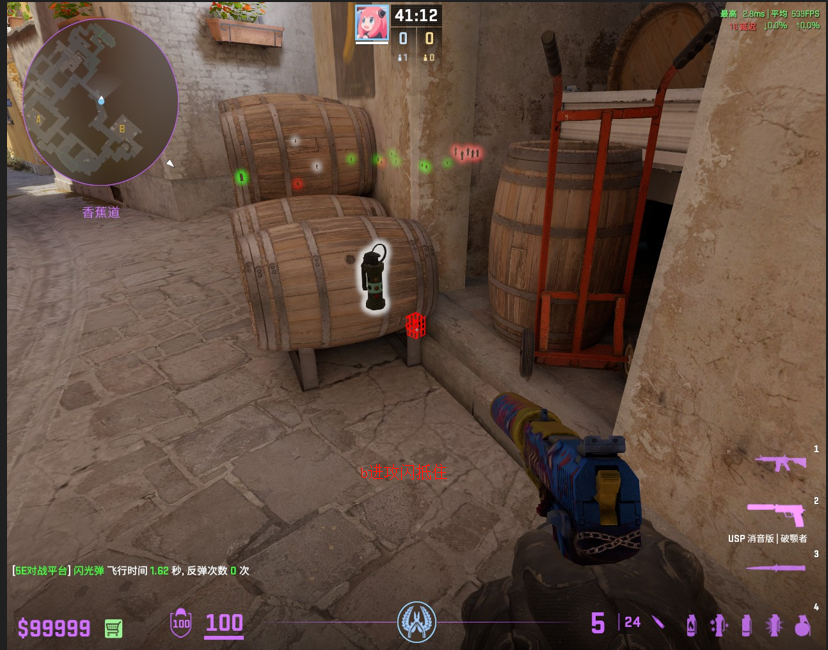Click the armor shield helmet icon
This screenshot has height=650, width=828.
pyautogui.click(x=181, y=623)
